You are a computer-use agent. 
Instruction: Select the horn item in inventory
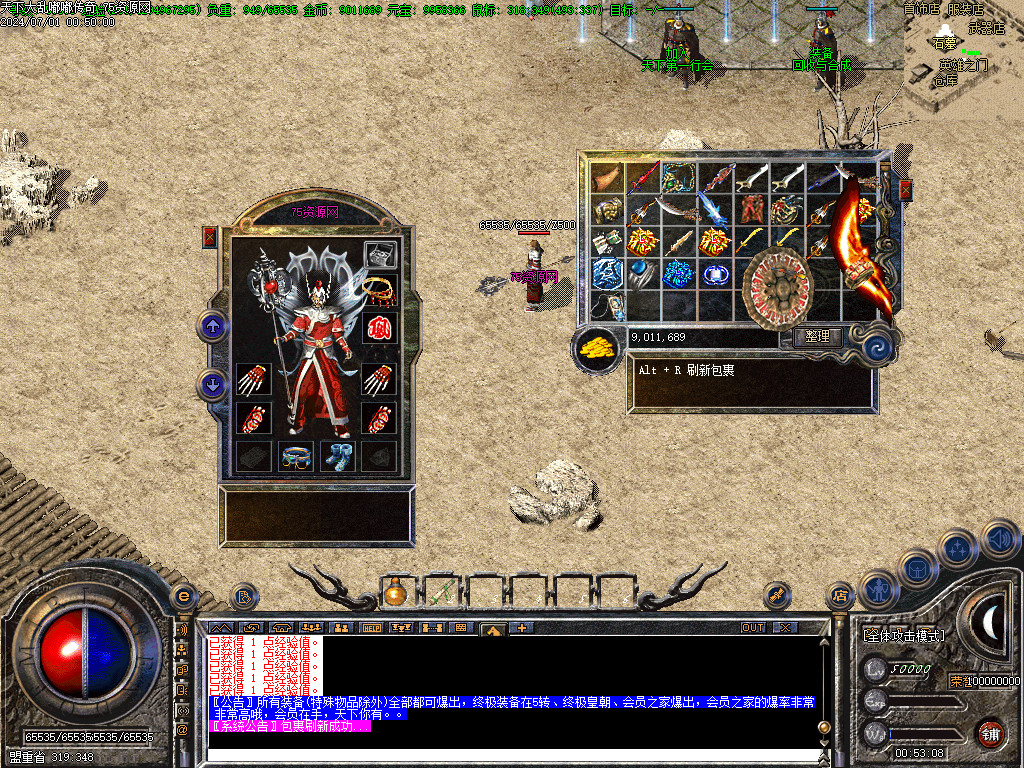(x=605, y=178)
